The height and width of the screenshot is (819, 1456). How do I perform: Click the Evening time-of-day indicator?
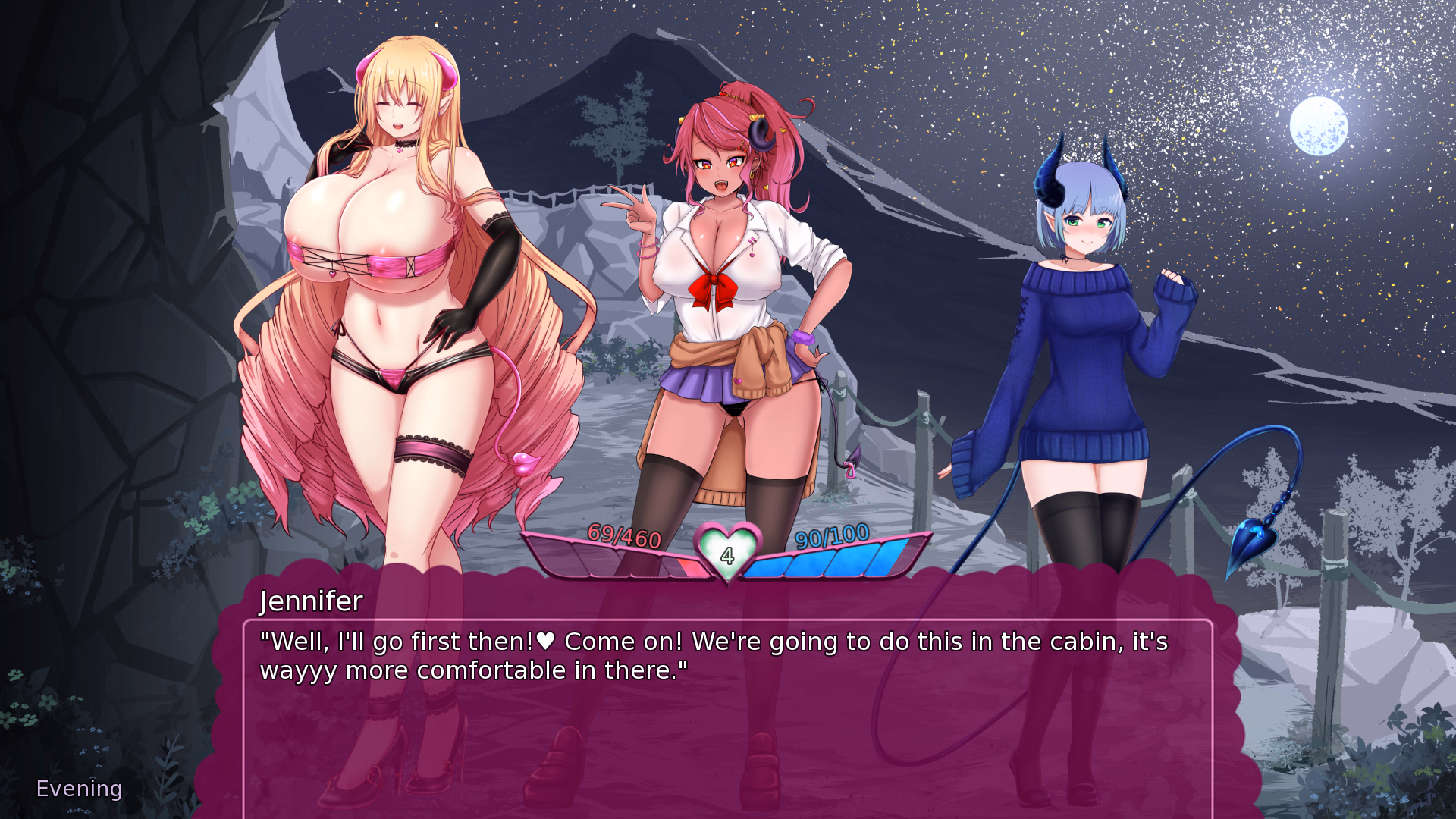[x=78, y=788]
